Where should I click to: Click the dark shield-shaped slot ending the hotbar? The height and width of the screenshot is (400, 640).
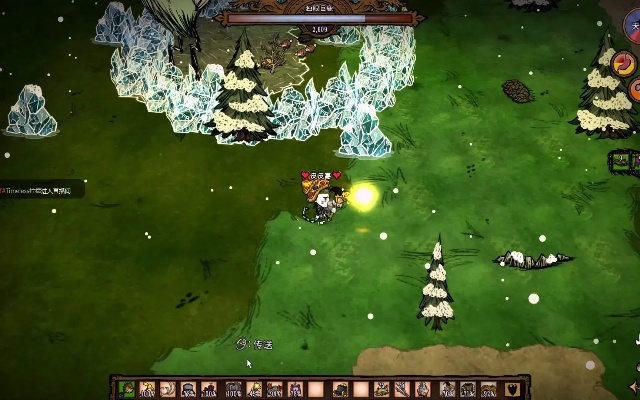coord(515,389)
